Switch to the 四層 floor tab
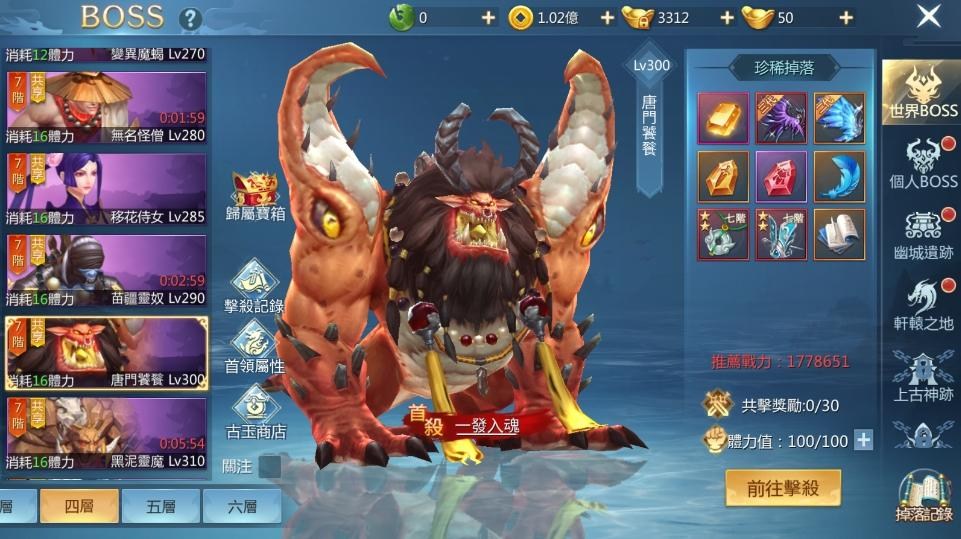Screen dimensions: 961x539 [x=79, y=506]
